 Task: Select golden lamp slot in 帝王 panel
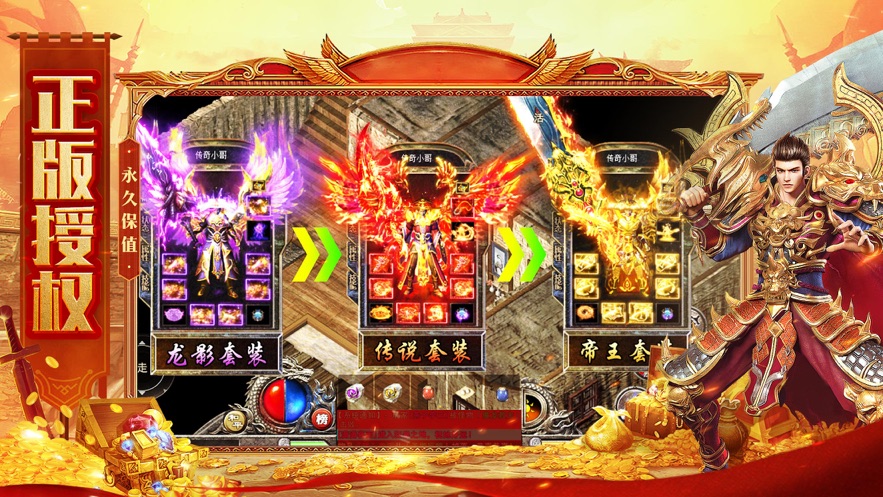667,232
